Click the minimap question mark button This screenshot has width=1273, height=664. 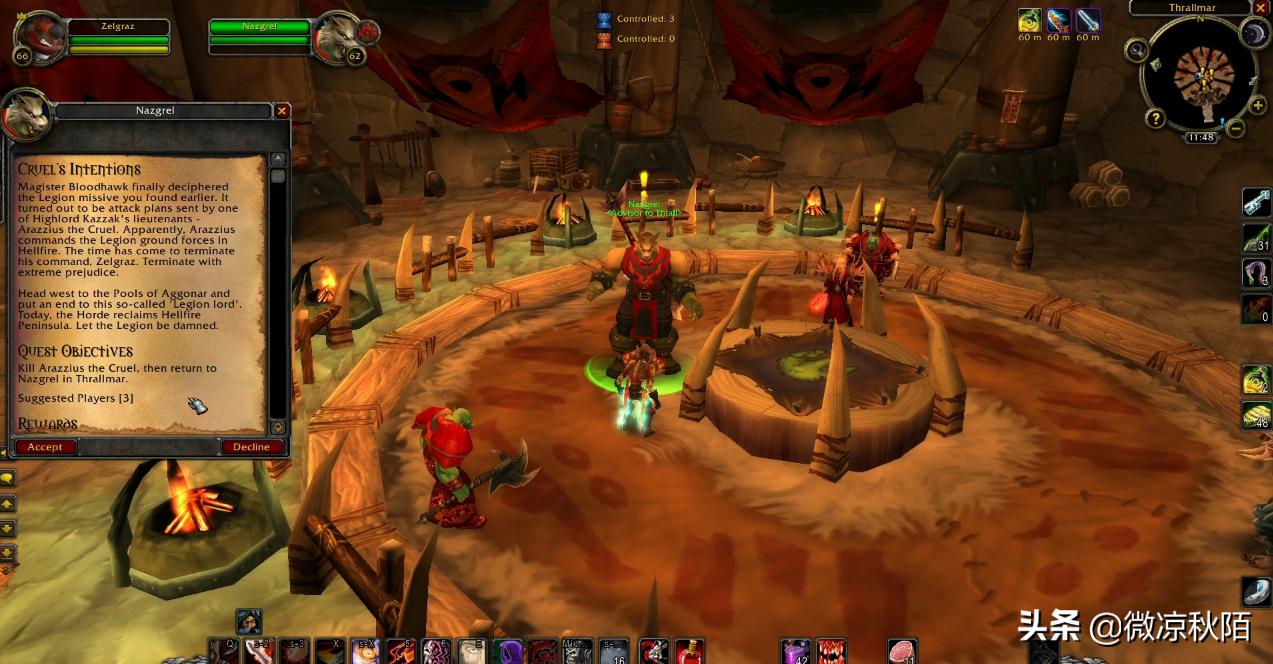coord(1156,118)
